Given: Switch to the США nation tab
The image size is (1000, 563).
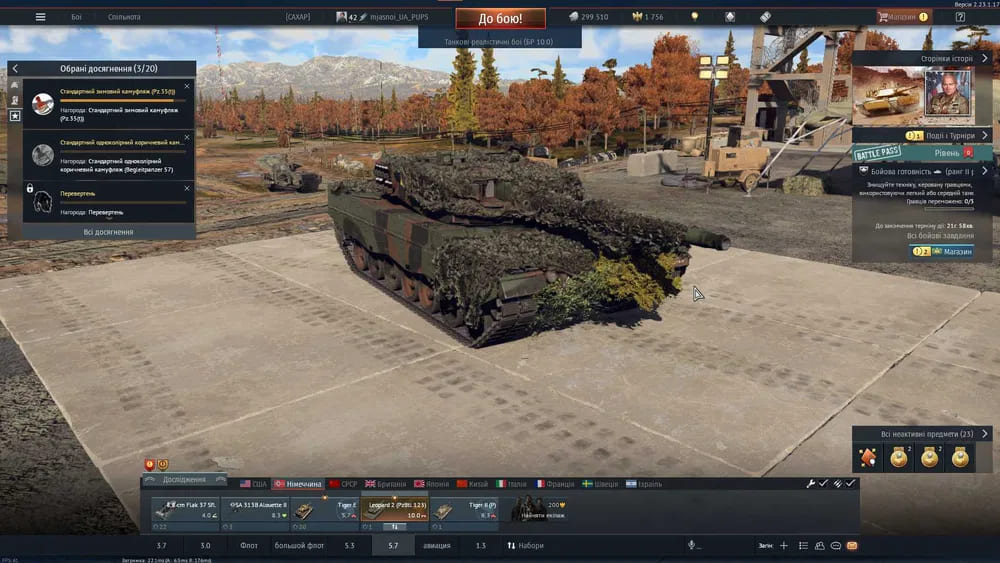Looking at the screenshot, I should (253, 484).
